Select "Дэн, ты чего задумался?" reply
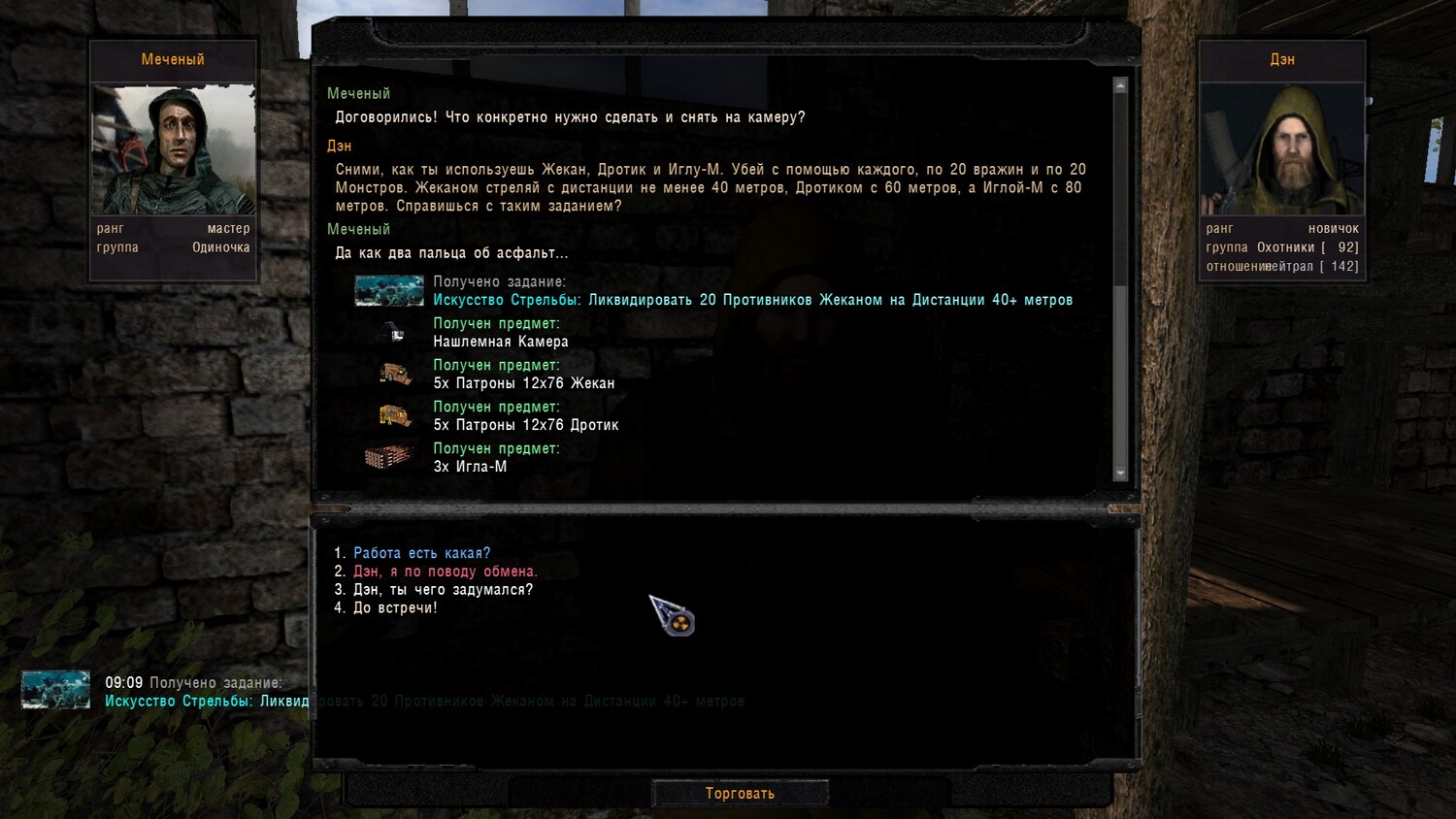Screen dimensions: 1456x819 click(443, 590)
